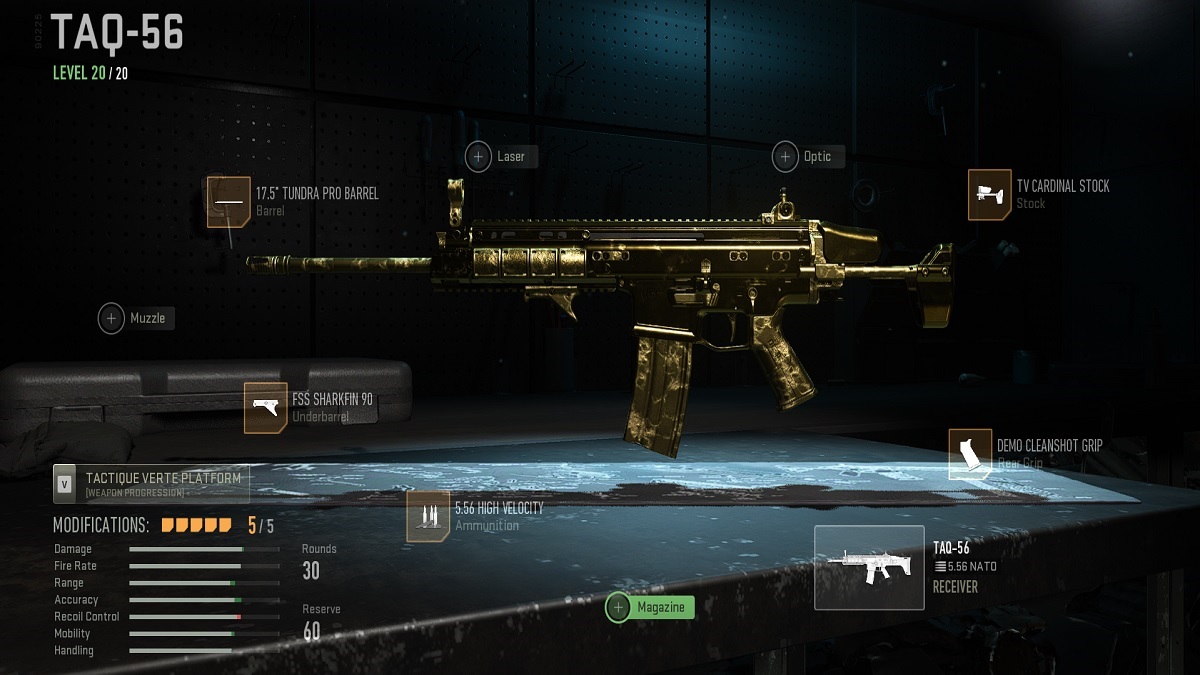Select the FSS Sharkfin 90 underbarrel
The height and width of the screenshot is (675, 1200).
pos(266,408)
